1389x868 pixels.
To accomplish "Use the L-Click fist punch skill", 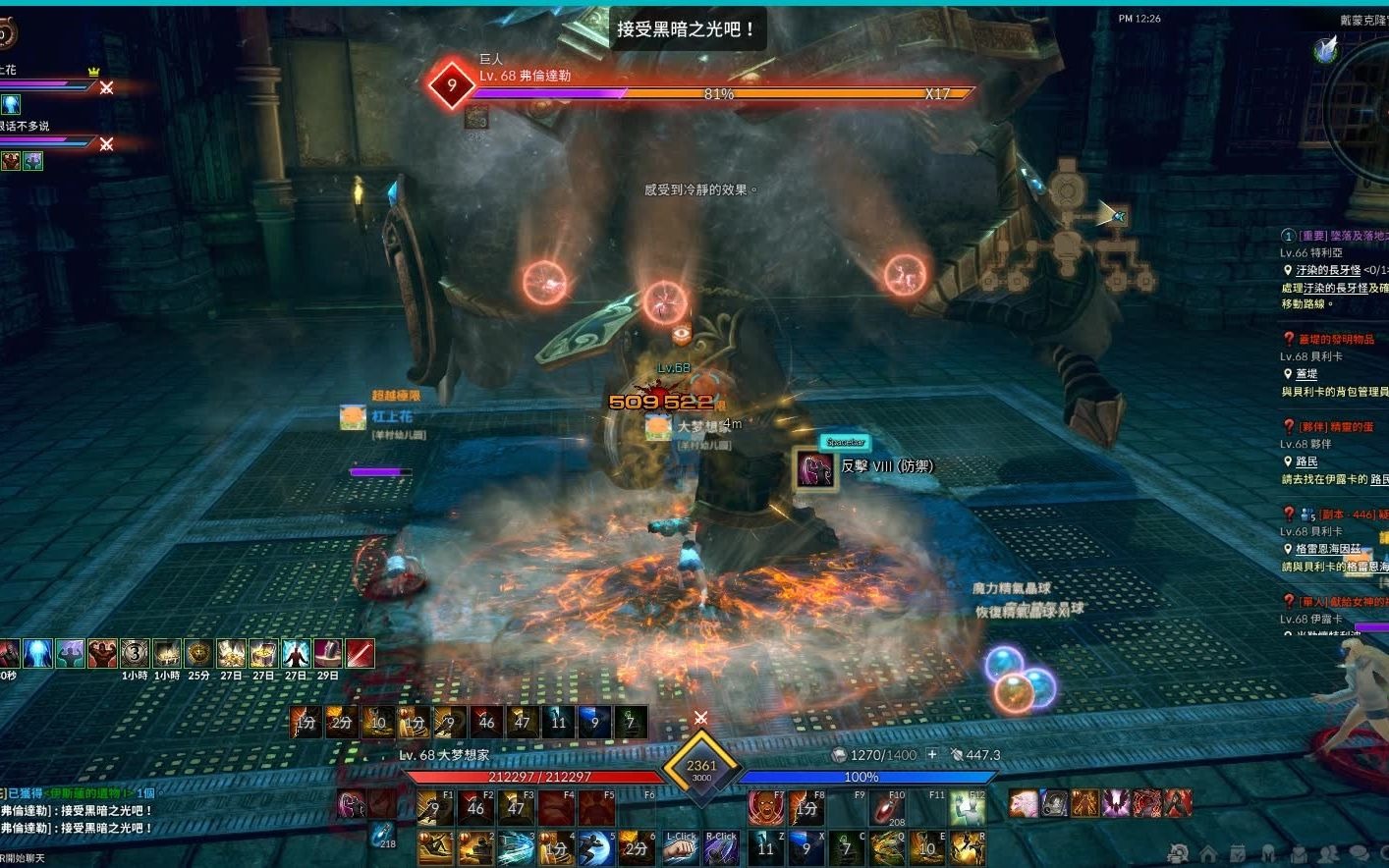I will point(680,848).
